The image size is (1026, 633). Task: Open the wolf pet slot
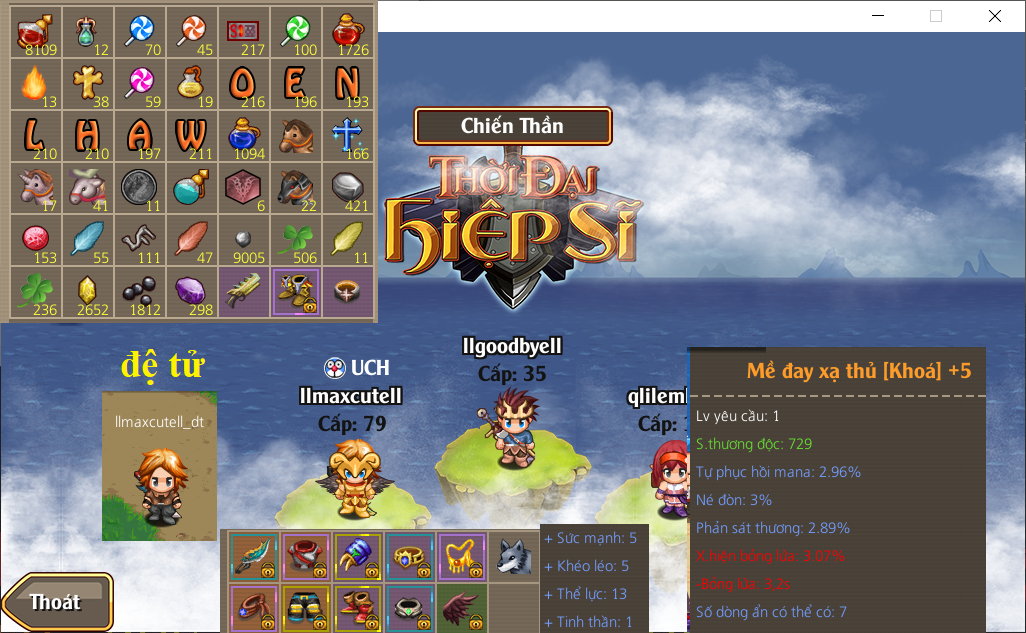point(514,556)
